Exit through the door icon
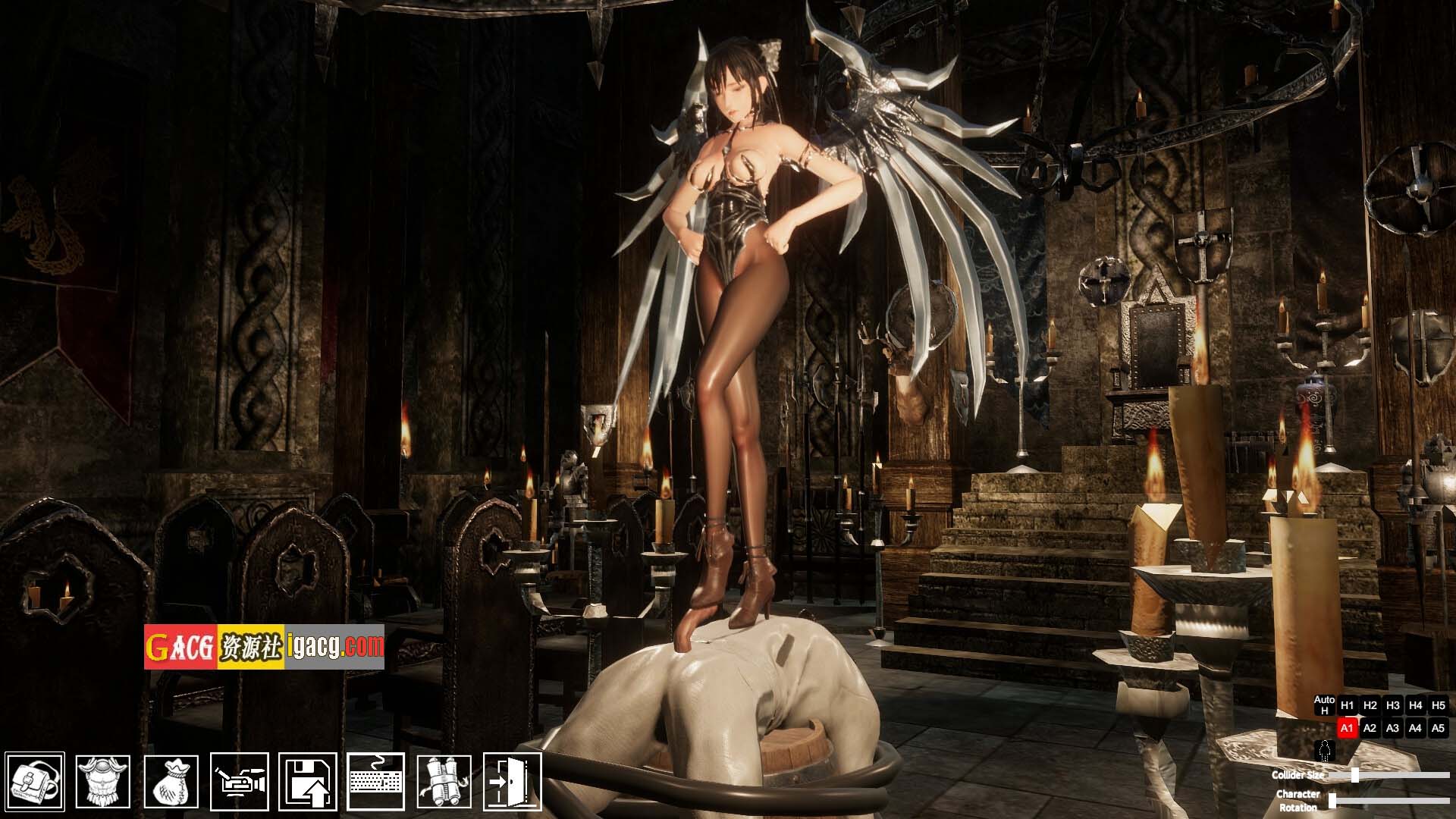 [x=513, y=781]
